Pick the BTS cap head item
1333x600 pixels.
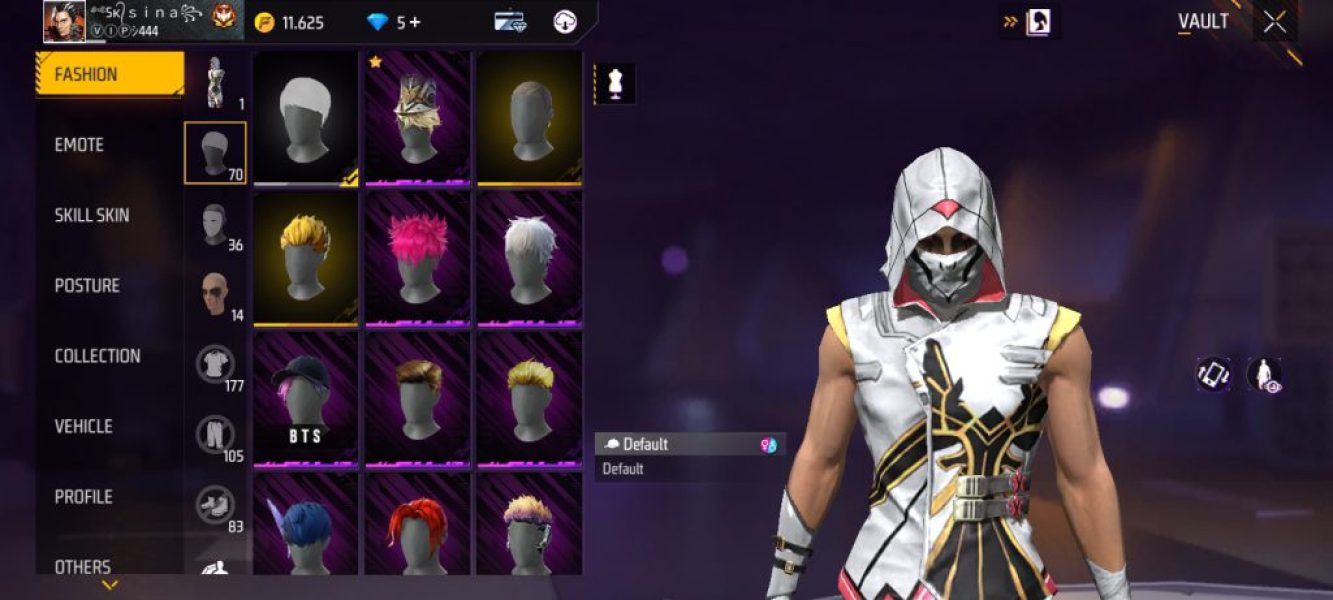click(x=305, y=399)
